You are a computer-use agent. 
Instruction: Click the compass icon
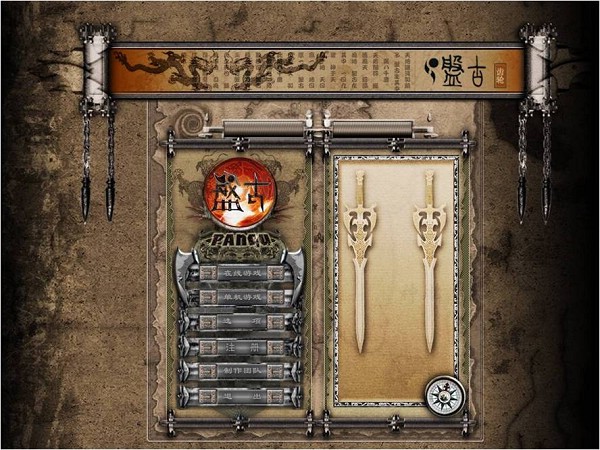tap(445, 396)
